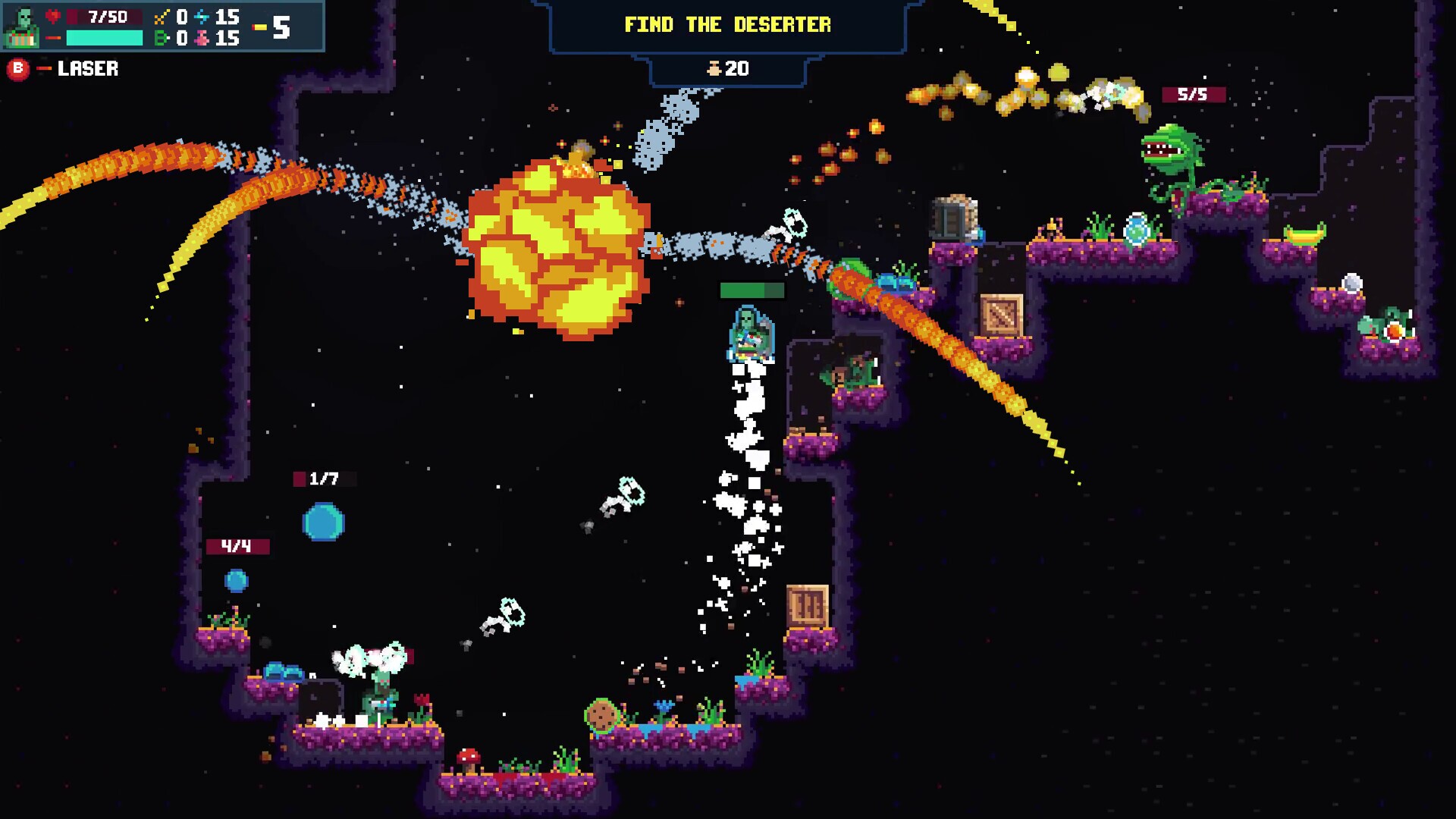This screenshot has height=819, width=1456.
Task: Click the green health bar above the player
Action: point(752,290)
